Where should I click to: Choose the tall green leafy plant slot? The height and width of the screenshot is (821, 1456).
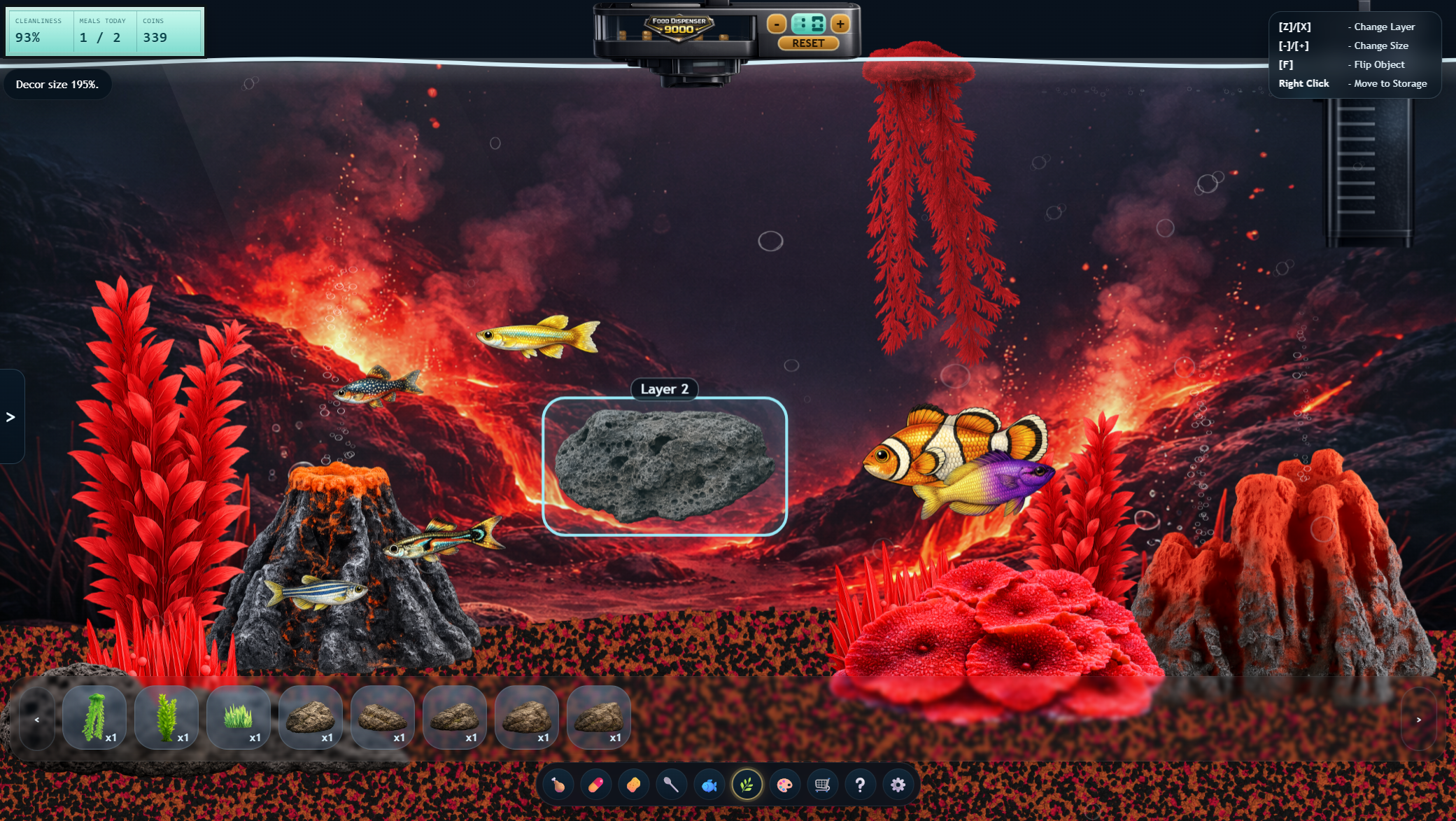(167, 717)
